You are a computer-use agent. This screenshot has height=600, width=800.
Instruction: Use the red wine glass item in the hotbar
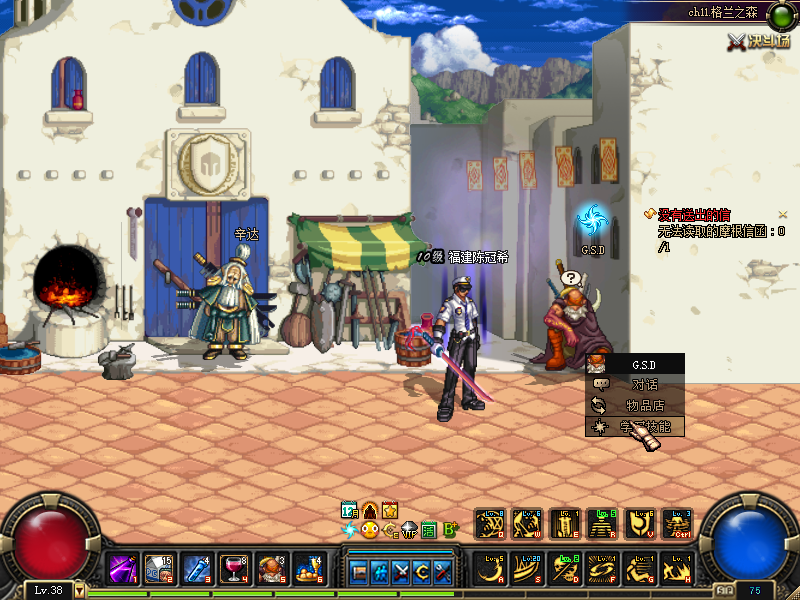tap(236, 570)
